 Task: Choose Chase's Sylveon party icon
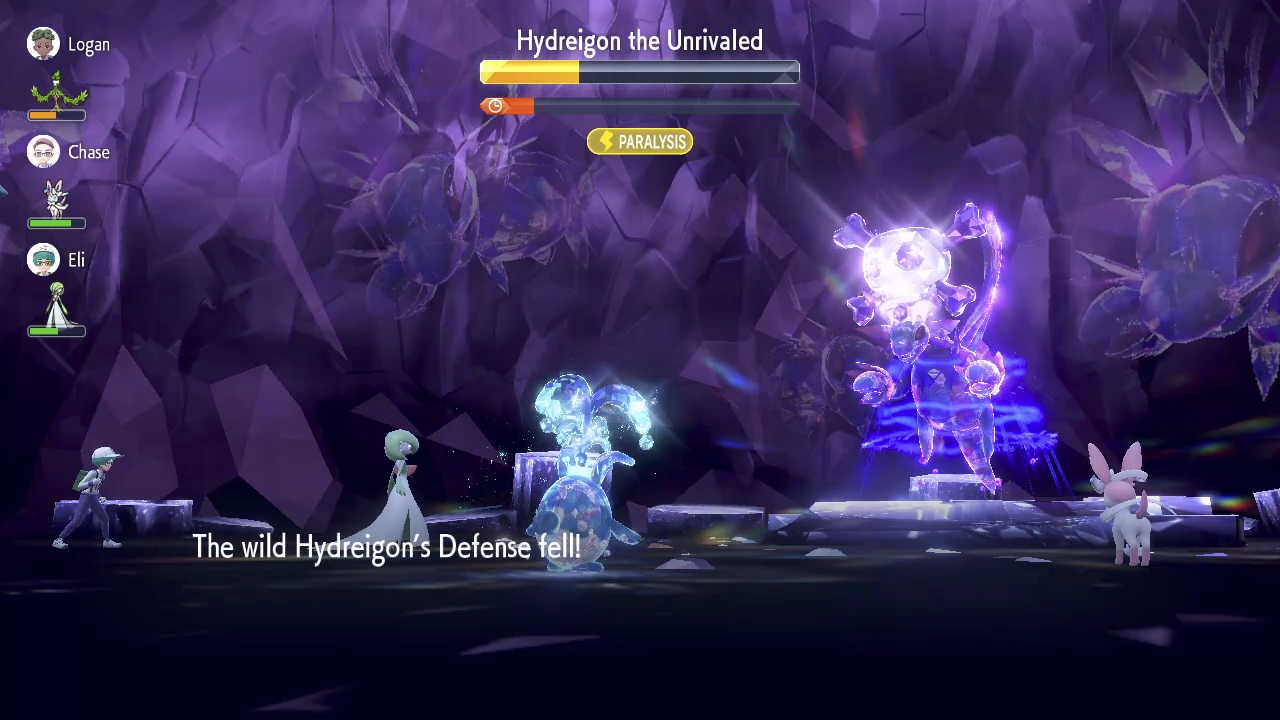pos(57,199)
